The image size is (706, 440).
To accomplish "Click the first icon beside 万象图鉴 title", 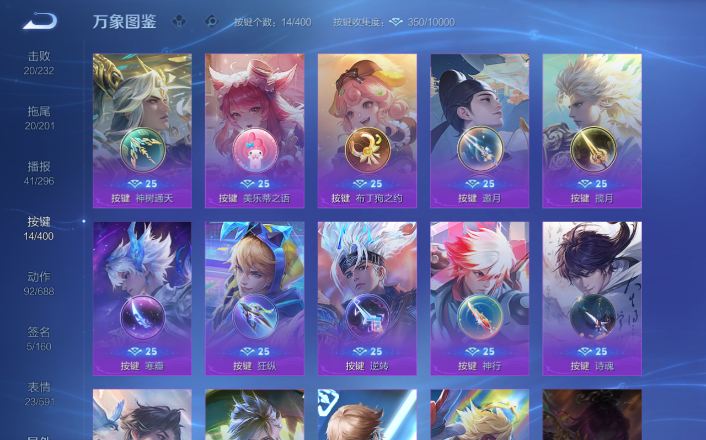I will tap(178, 20).
